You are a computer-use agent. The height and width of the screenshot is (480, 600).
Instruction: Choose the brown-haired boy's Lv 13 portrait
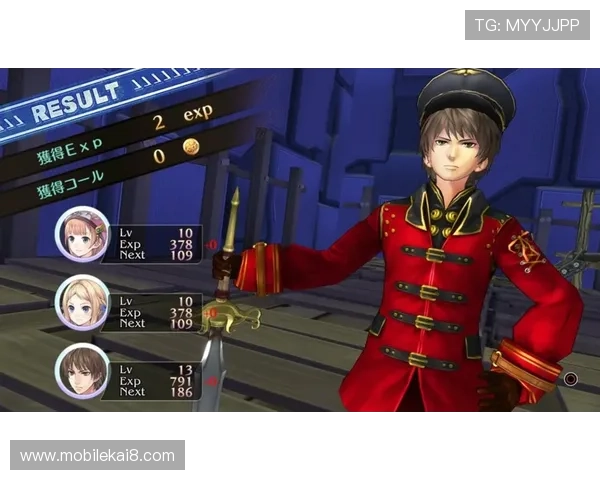[x=82, y=371]
